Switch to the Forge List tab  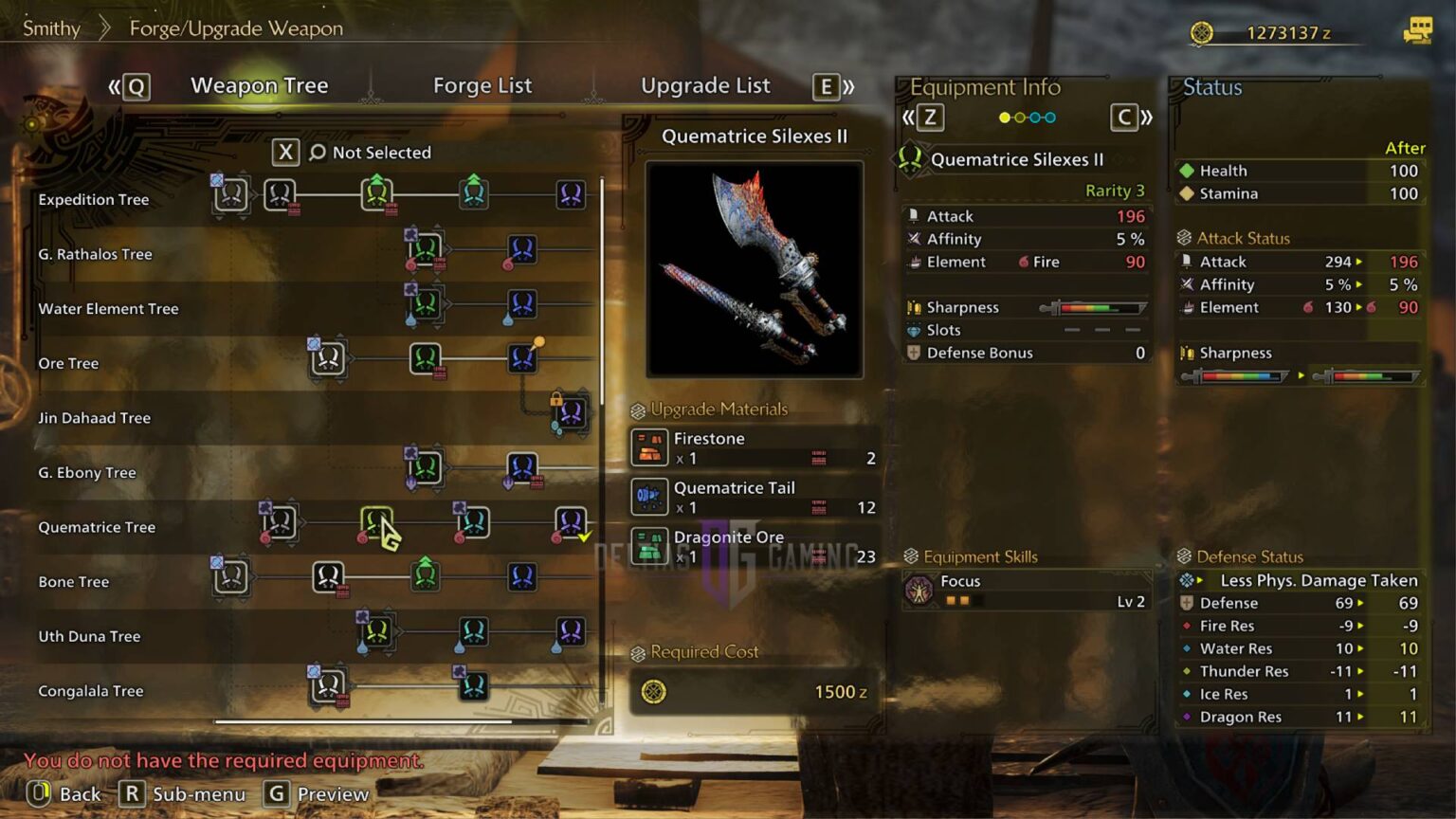click(x=482, y=85)
